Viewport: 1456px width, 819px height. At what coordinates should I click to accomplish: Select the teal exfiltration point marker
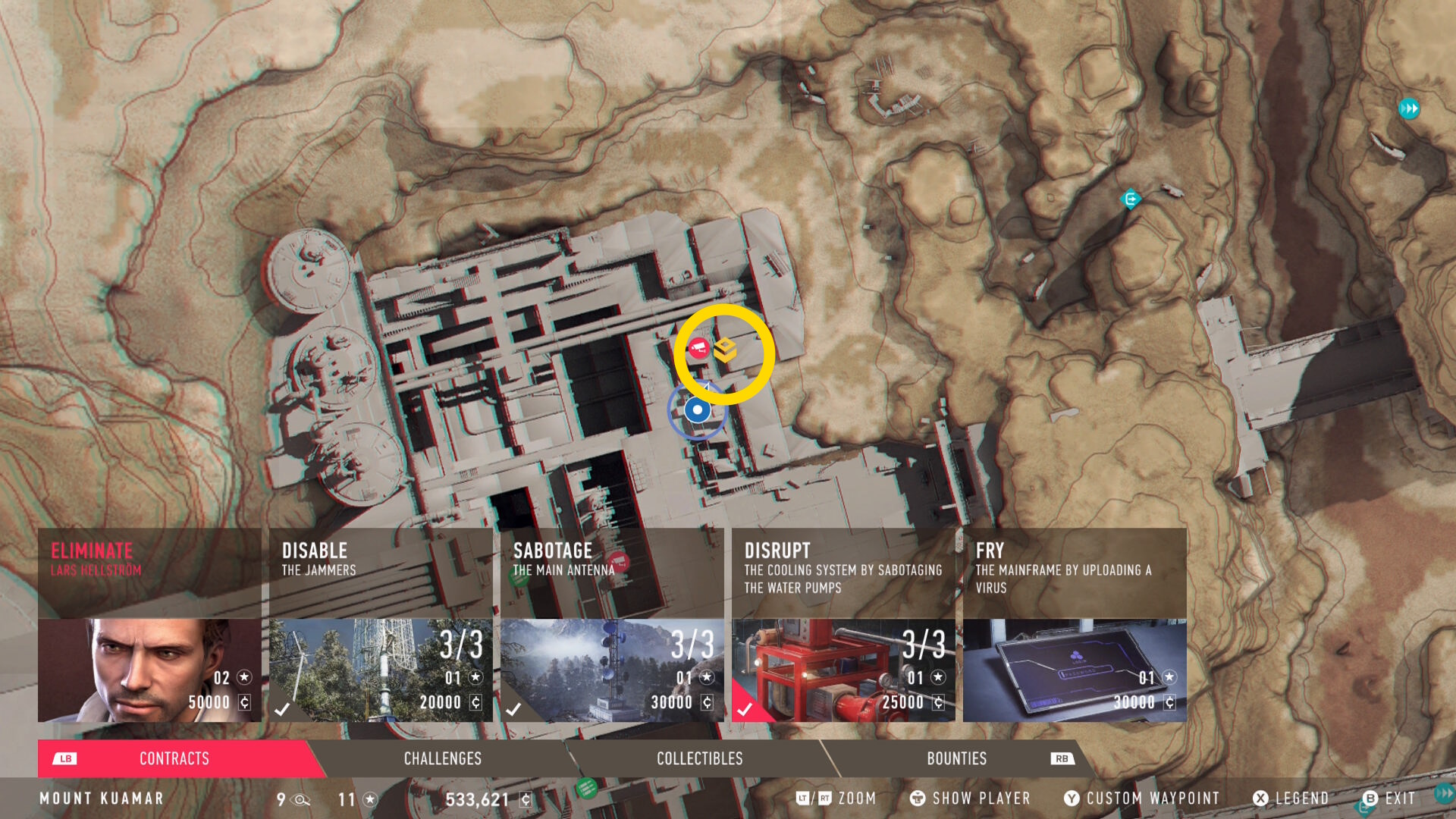(x=1131, y=199)
